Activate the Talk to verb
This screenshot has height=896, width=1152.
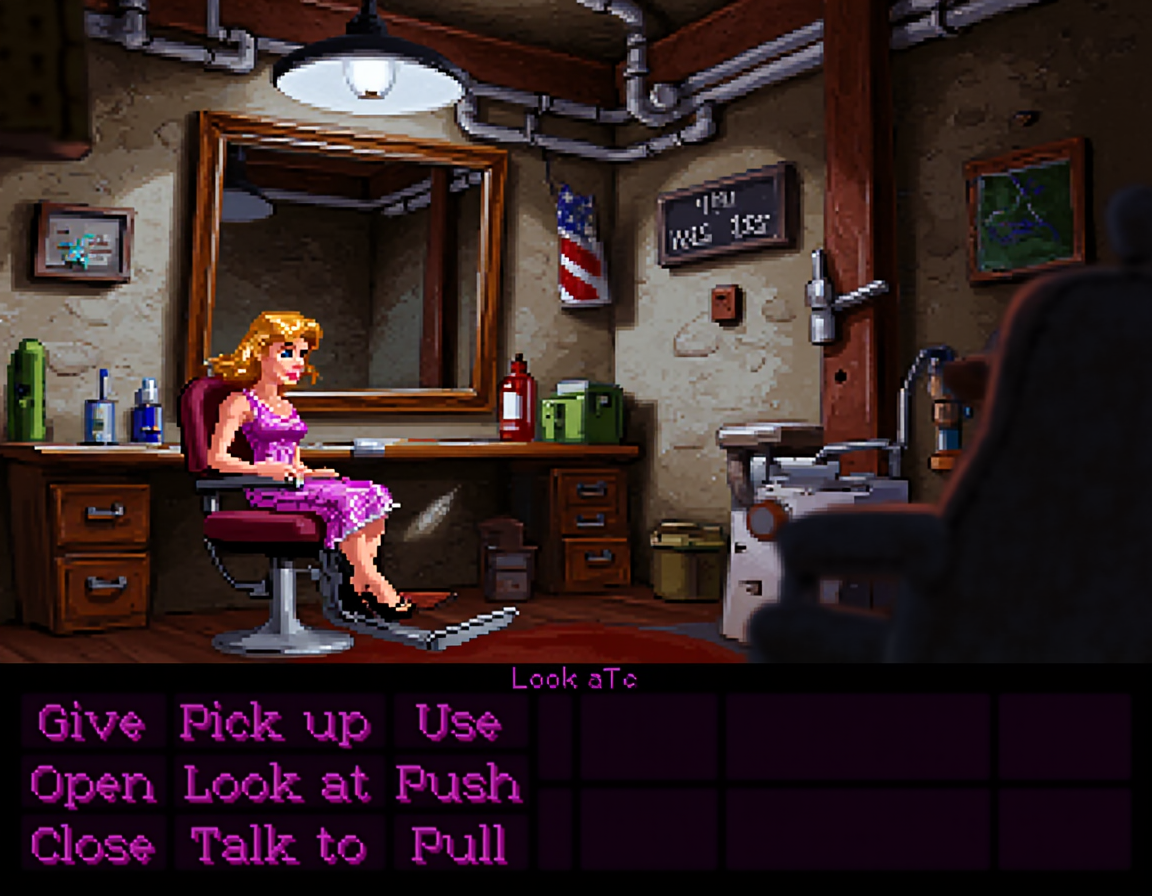point(277,846)
